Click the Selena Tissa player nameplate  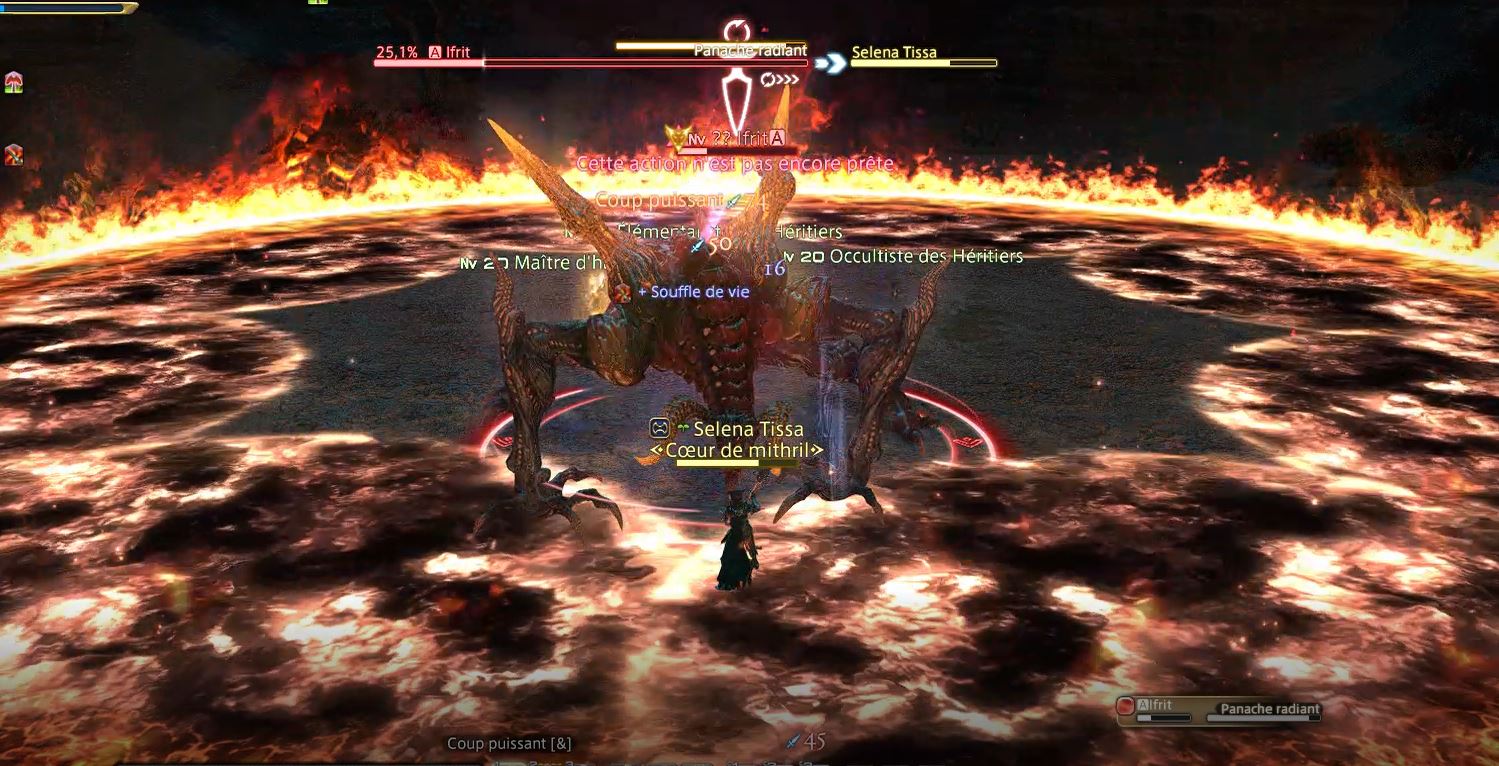click(x=747, y=429)
